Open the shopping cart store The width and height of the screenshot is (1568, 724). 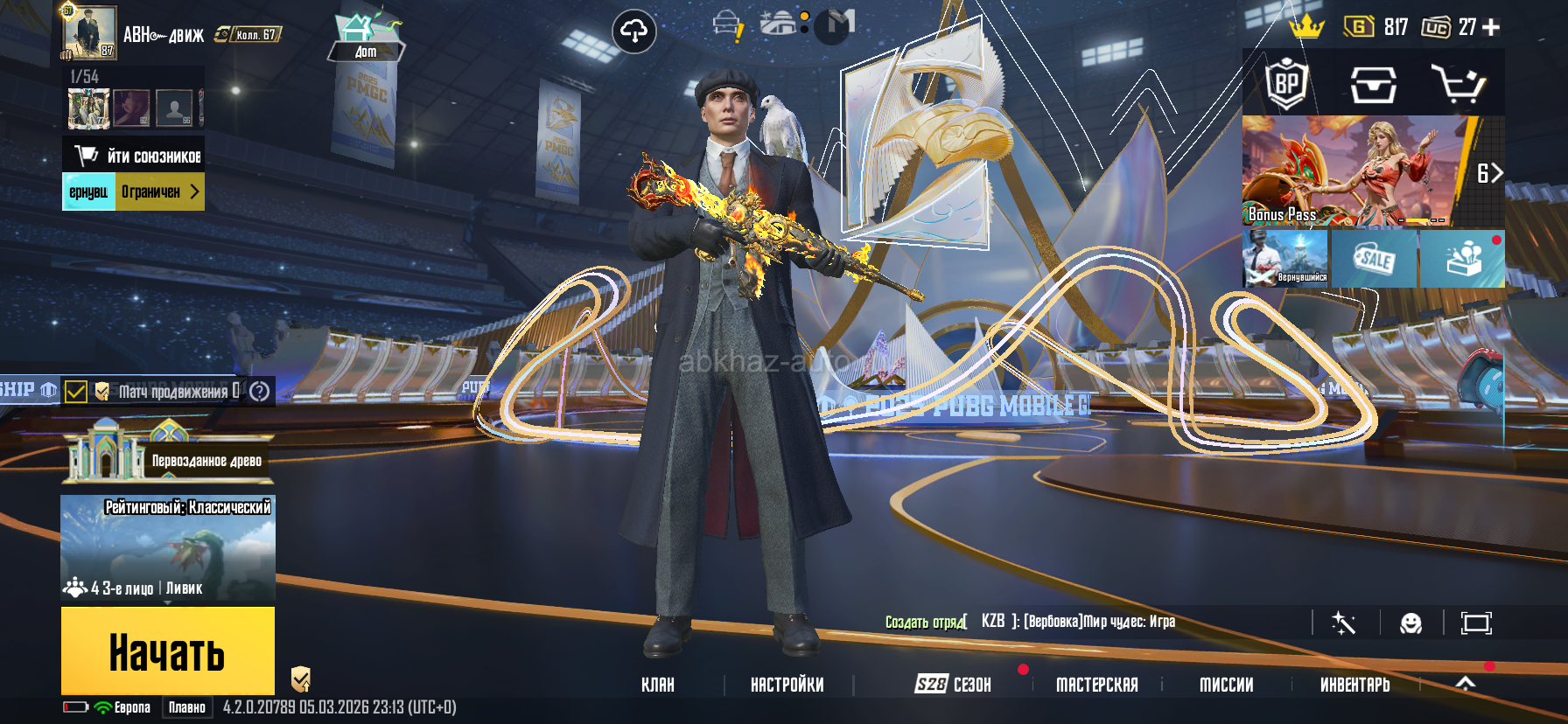tap(1458, 84)
